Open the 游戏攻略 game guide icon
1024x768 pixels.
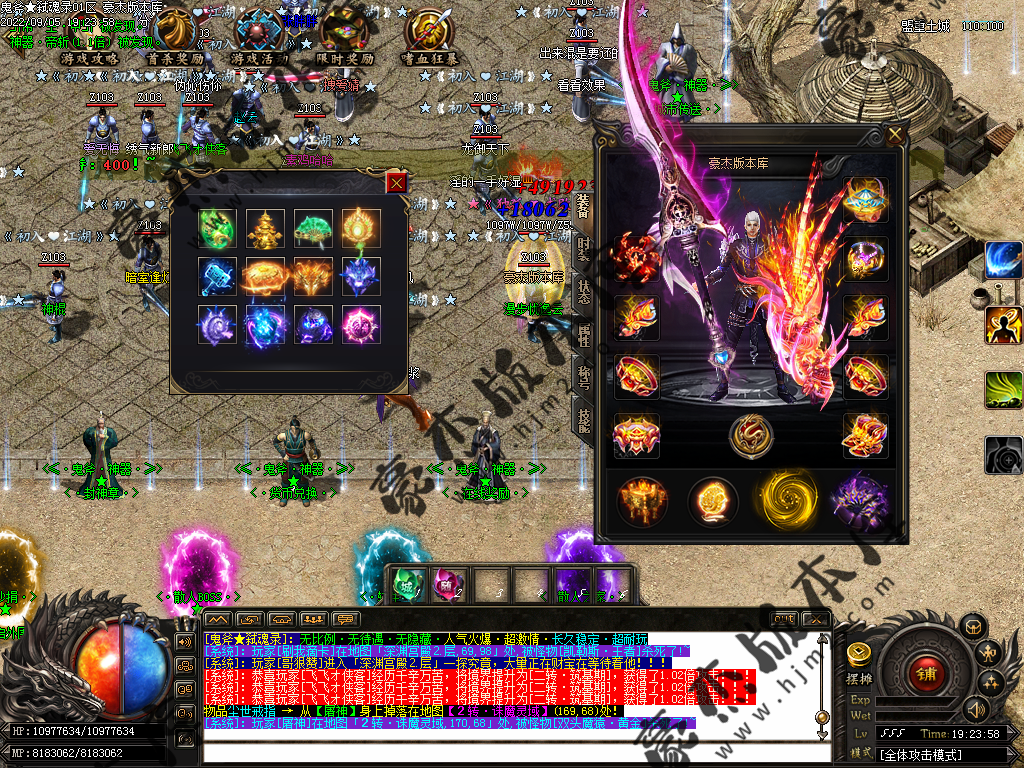tap(89, 36)
